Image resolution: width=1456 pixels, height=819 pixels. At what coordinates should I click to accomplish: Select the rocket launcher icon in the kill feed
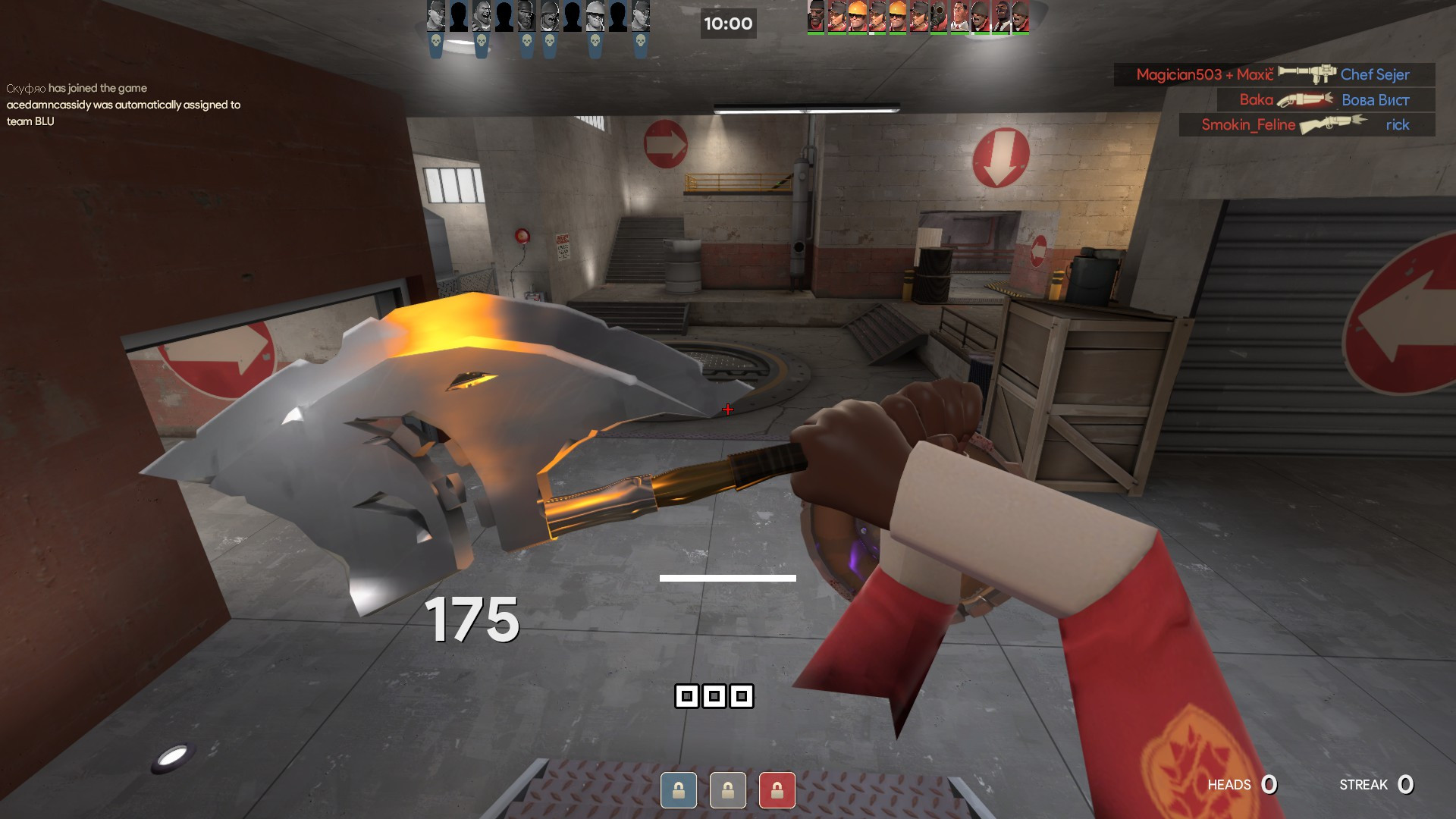[x=1307, y=74]
